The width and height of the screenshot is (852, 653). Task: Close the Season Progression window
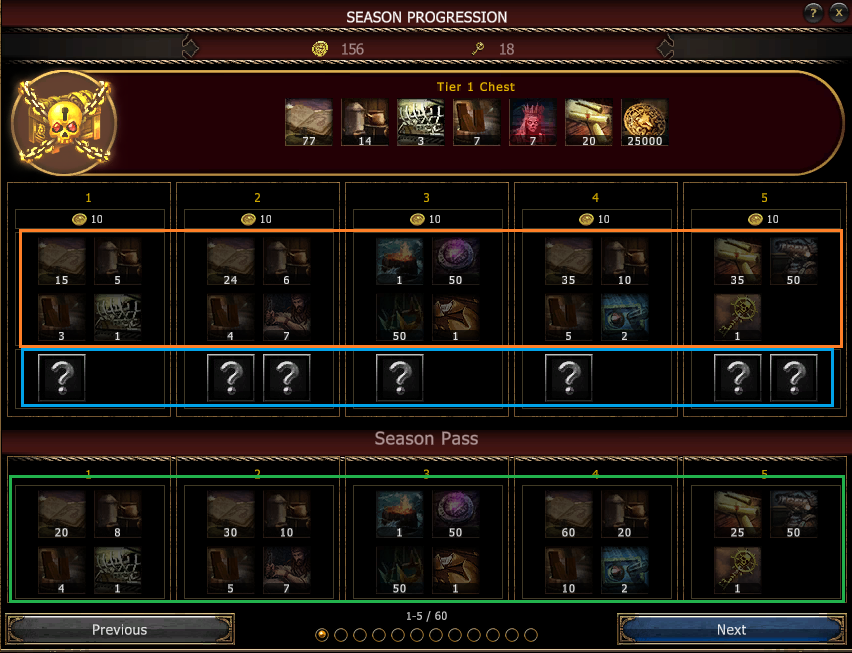click(838, 13)
